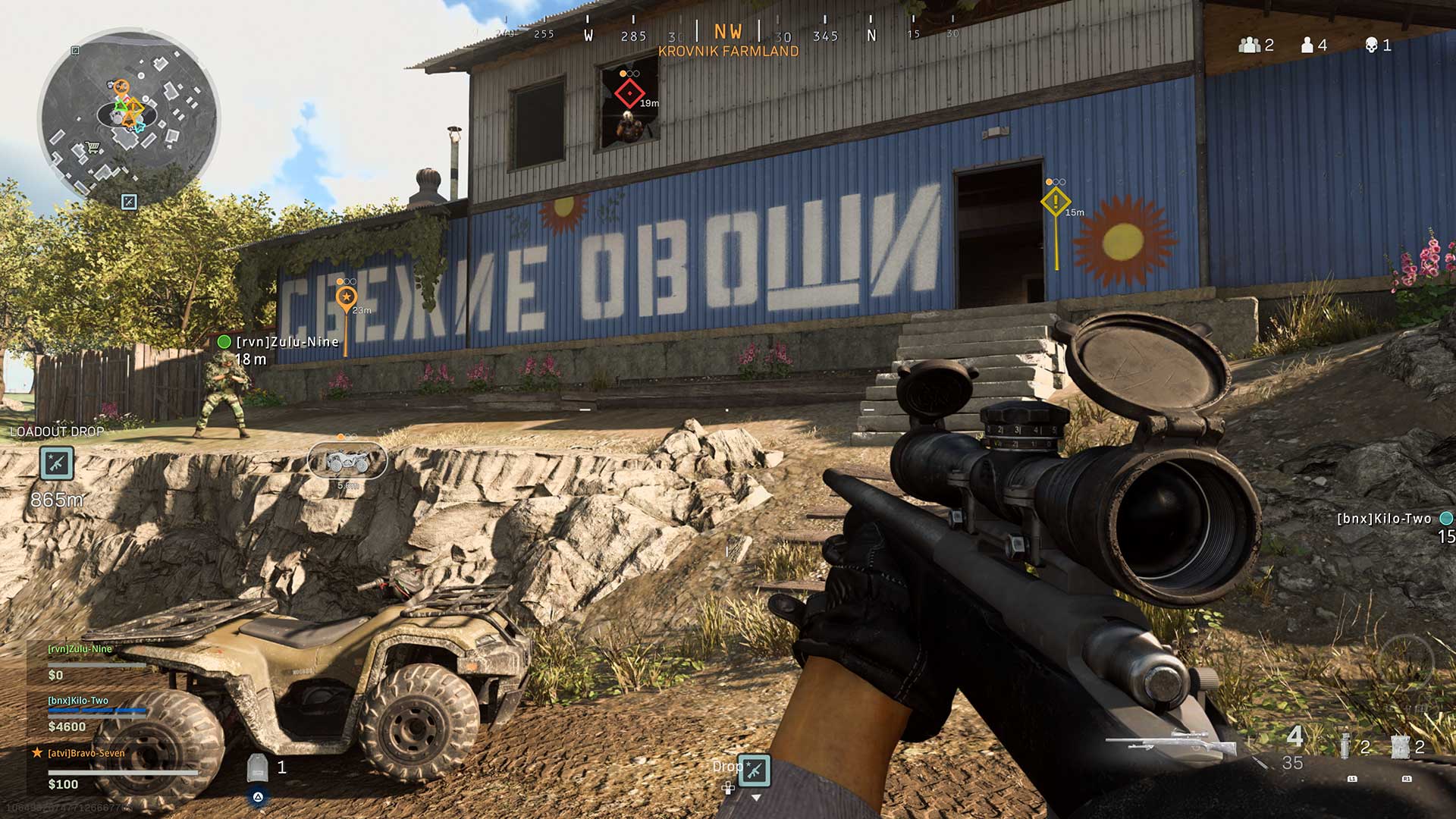
Task: Open the circular minimap
Action: [x=128, y=118]
